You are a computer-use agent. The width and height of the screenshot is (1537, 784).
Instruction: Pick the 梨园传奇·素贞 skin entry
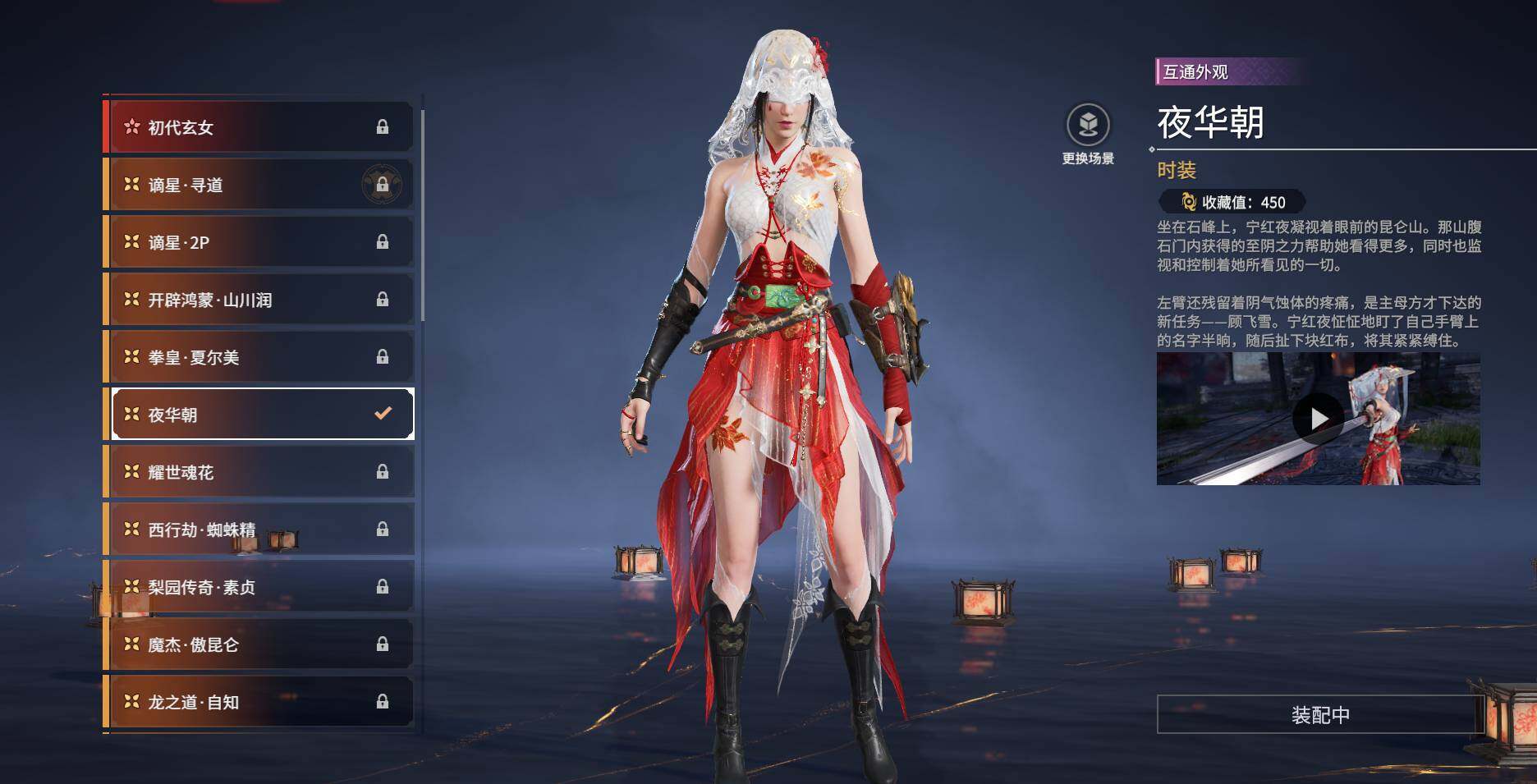(x=259, y=587)
